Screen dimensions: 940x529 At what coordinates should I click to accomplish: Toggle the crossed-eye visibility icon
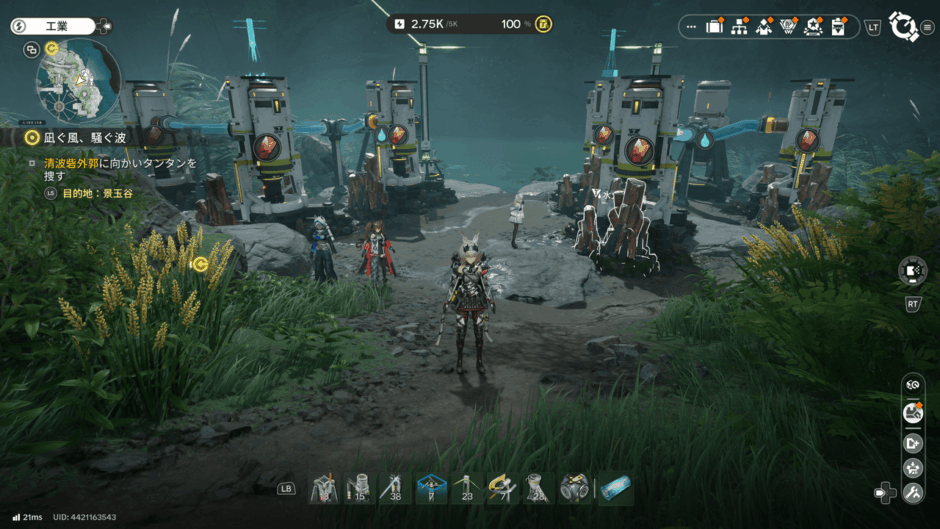tap(912, 384)
